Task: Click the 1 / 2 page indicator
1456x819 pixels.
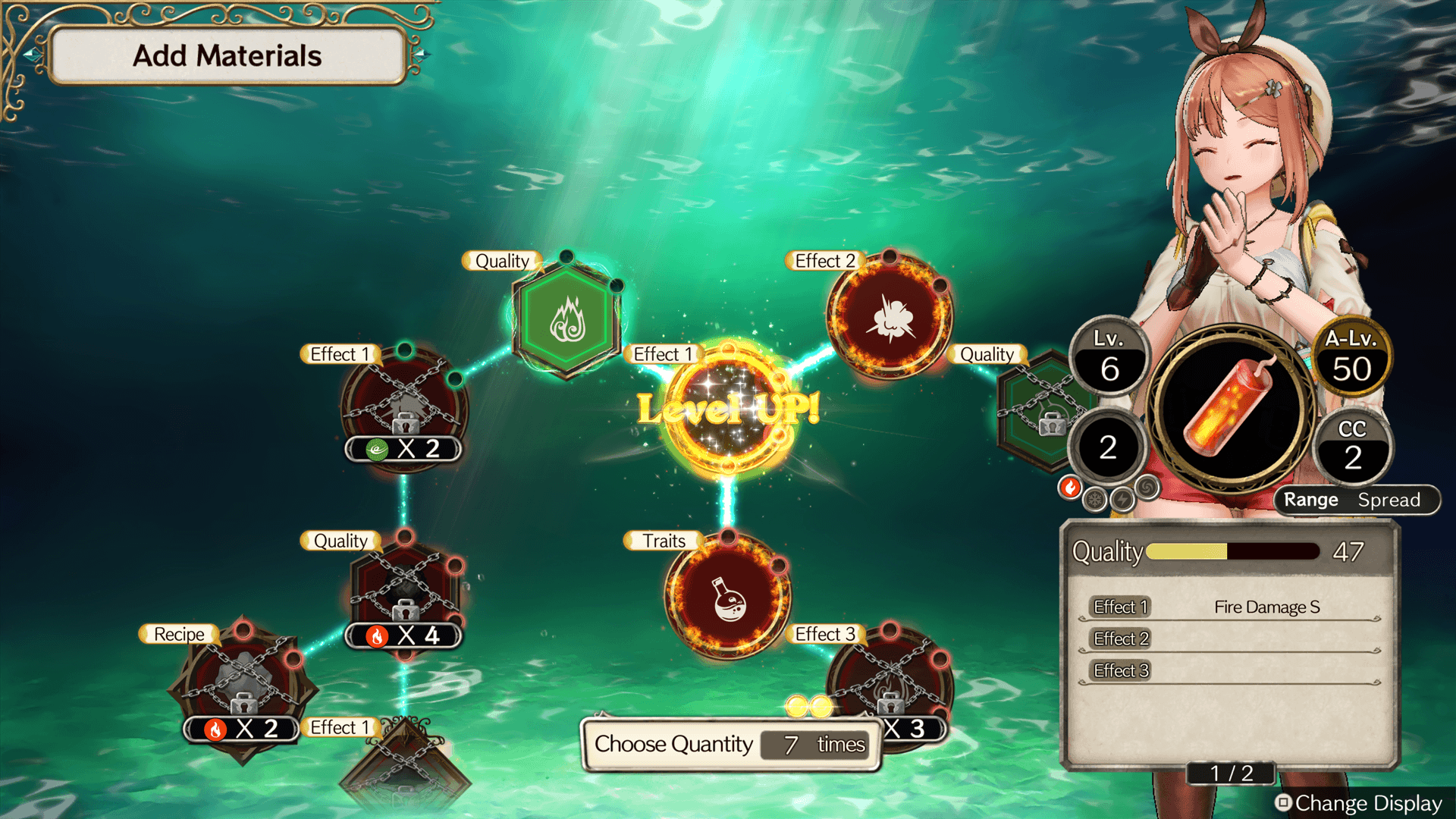Action: pos(1231,773)
